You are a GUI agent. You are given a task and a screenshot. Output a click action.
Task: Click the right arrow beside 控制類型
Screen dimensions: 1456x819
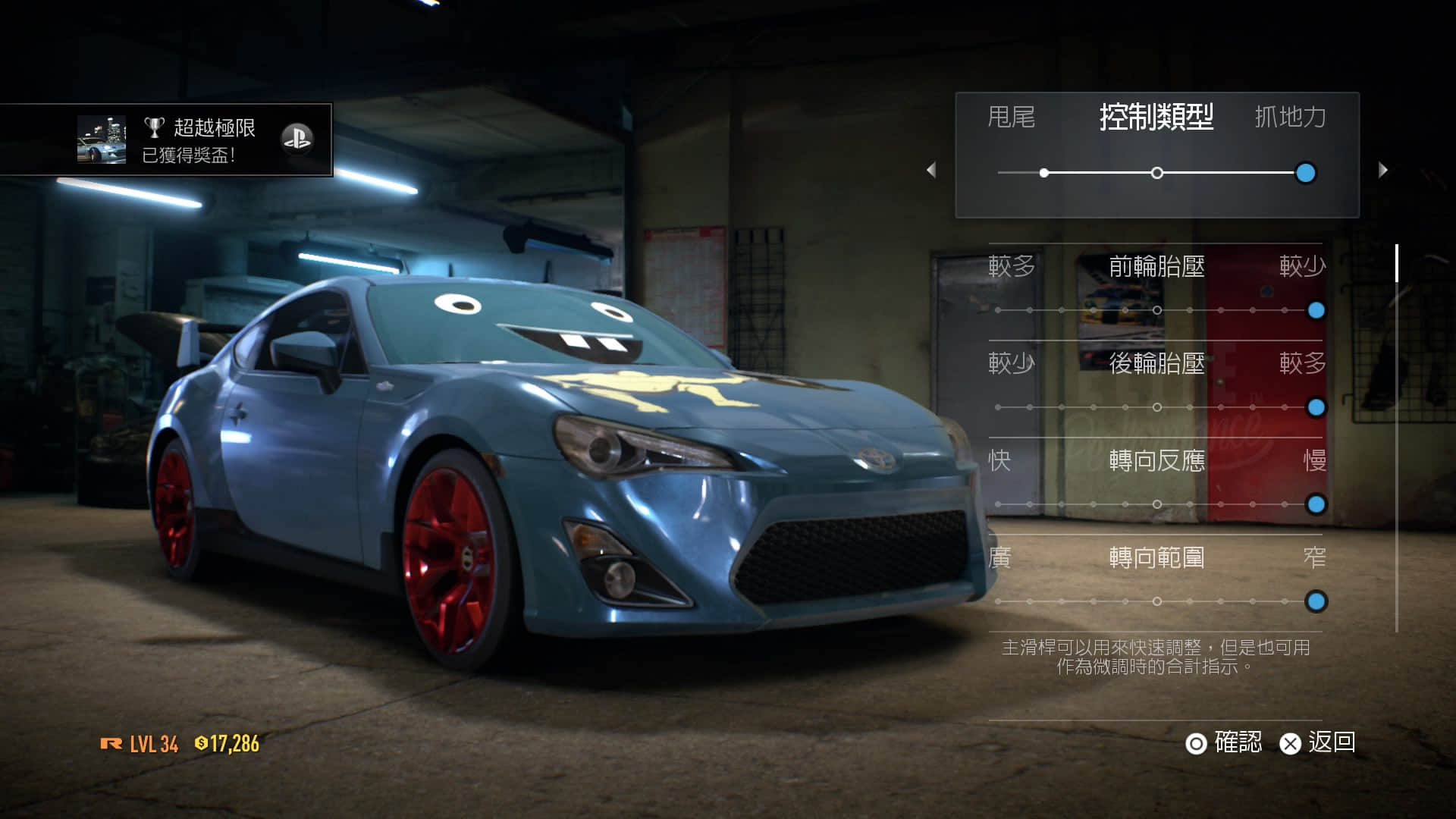point(1382,170)
